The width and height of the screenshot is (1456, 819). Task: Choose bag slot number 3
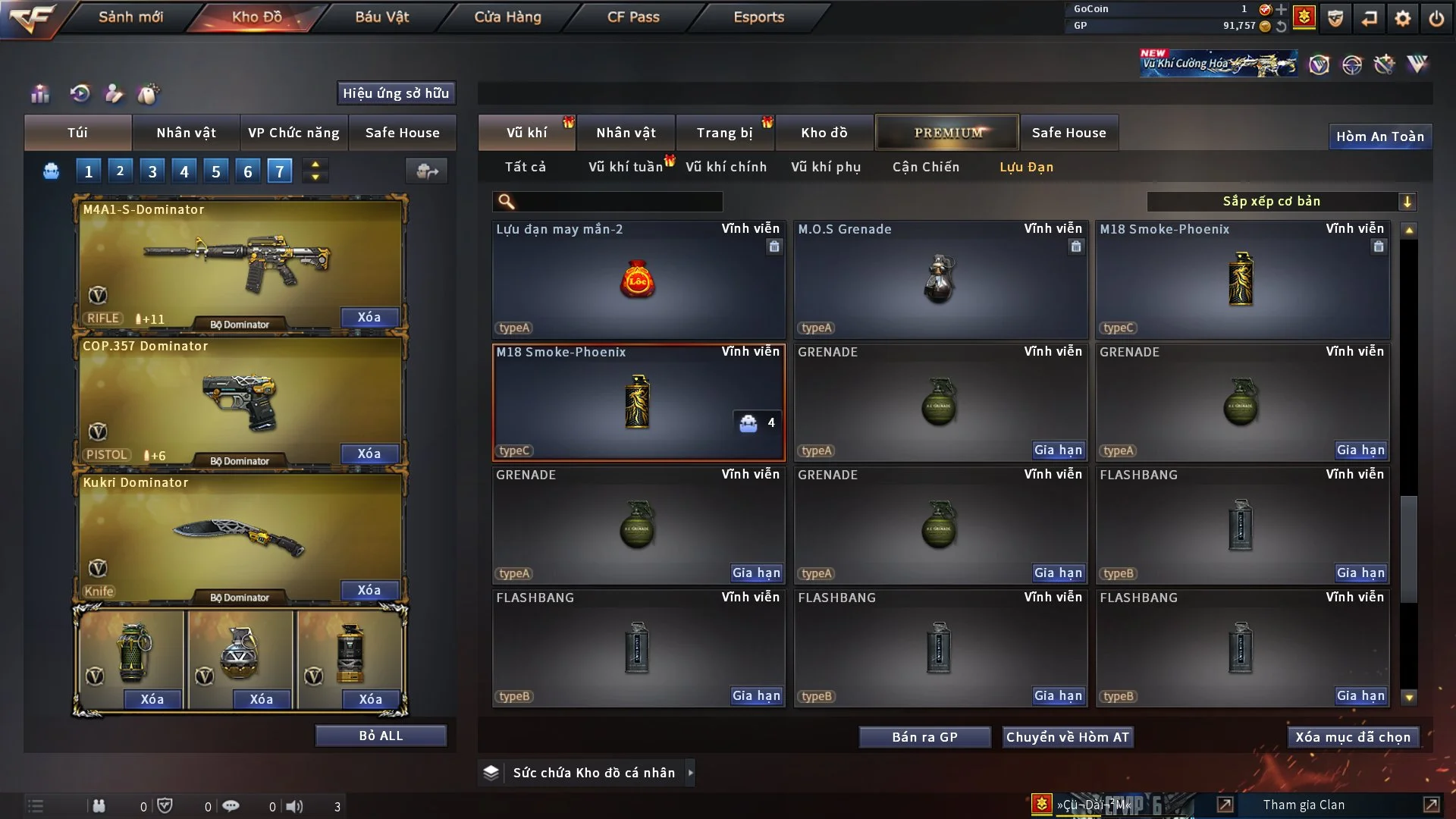152,171
